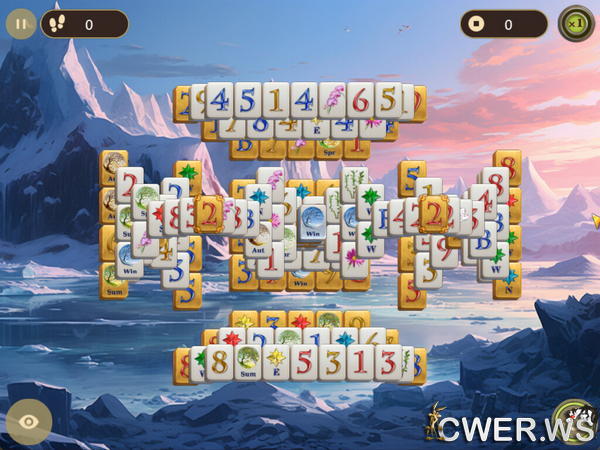The image size is (600, 450).
Task: Tap the green x1 multiplier badge
Action: 573,23
